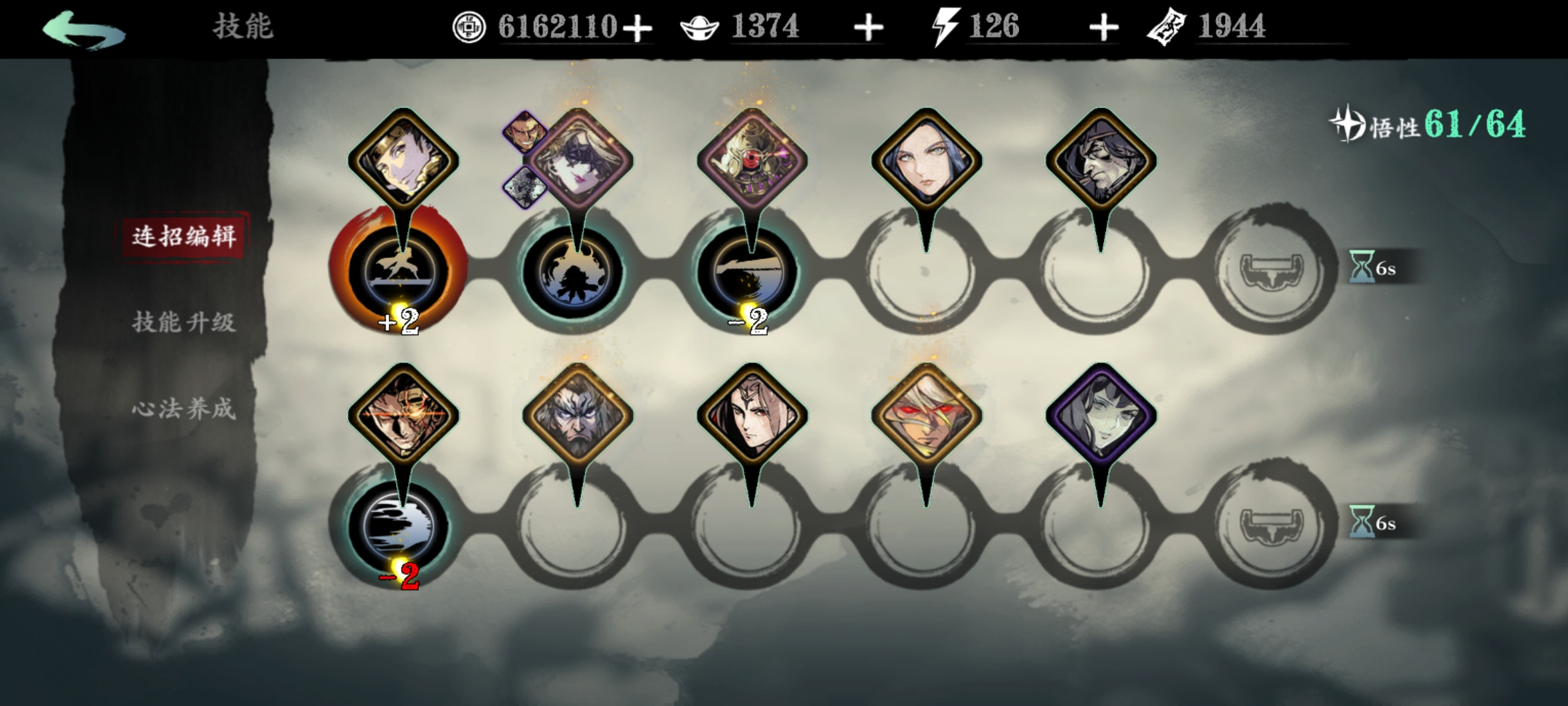
Task: Select the red-ringed skill slot marked +2
Action: [x=399, y=270]
